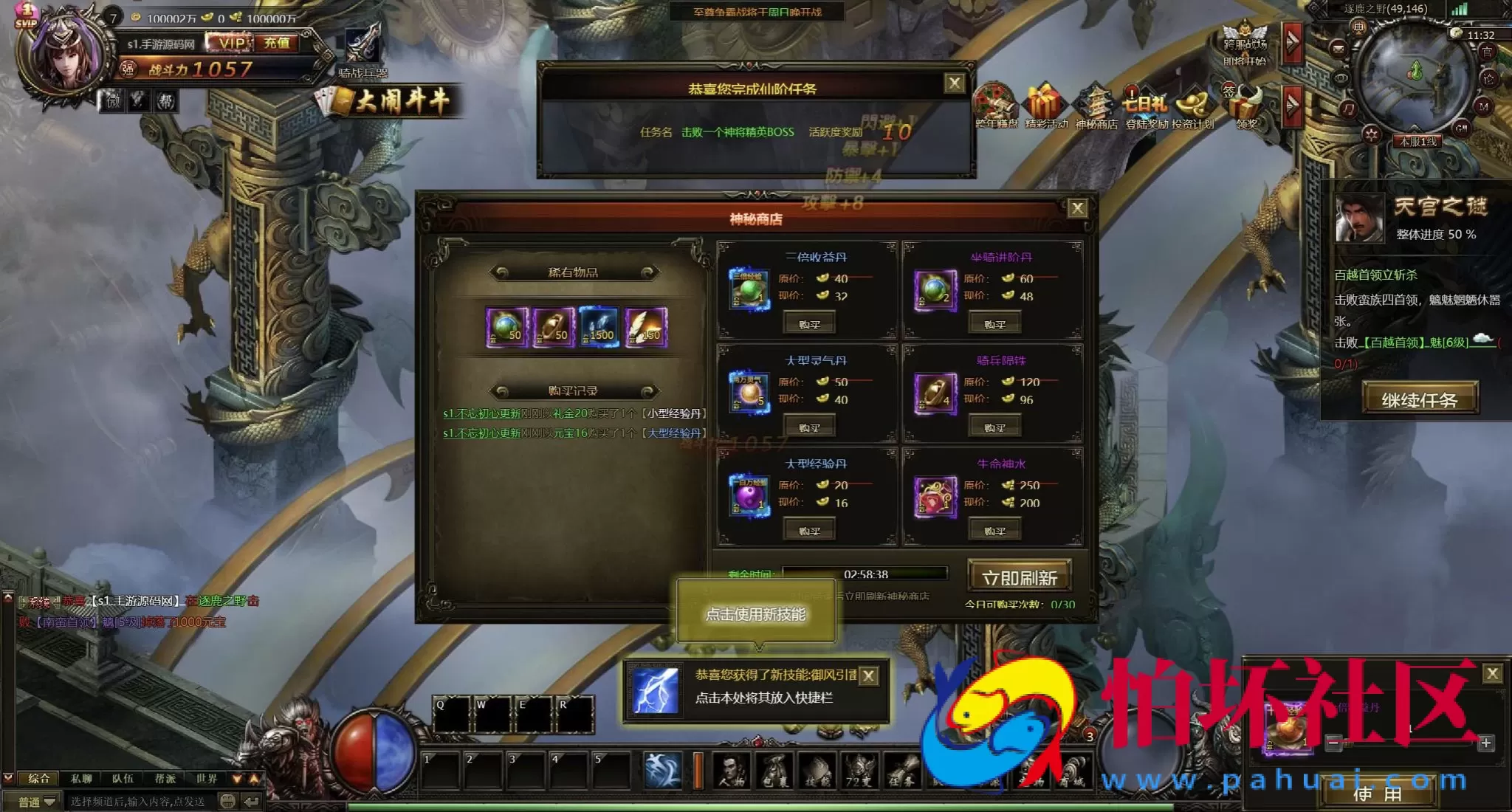Continue the quest with 继续任务
This screenshot has width=1512, height=812.
pos(1419,400)
